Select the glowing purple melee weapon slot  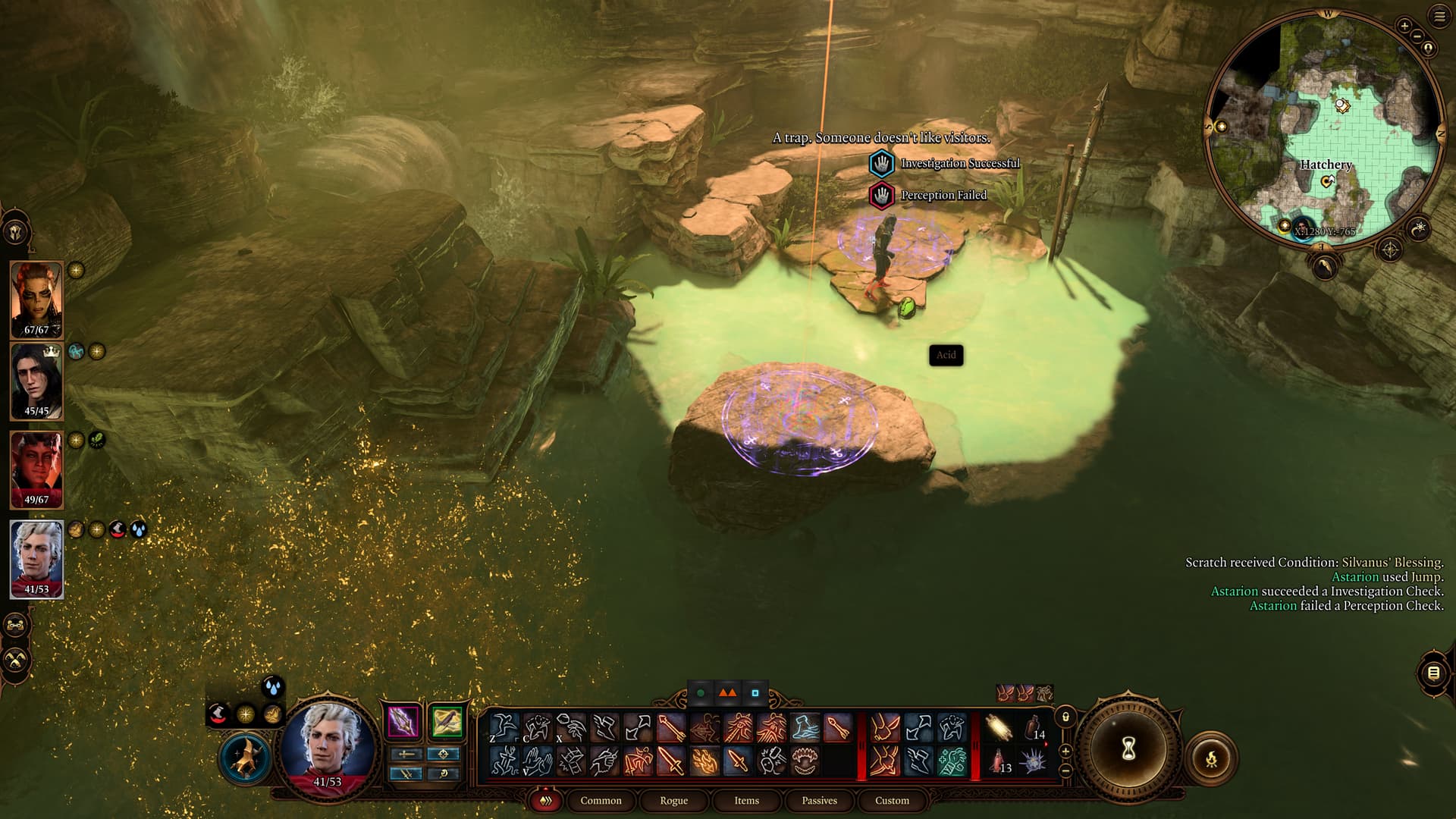[x=403, y=721]
